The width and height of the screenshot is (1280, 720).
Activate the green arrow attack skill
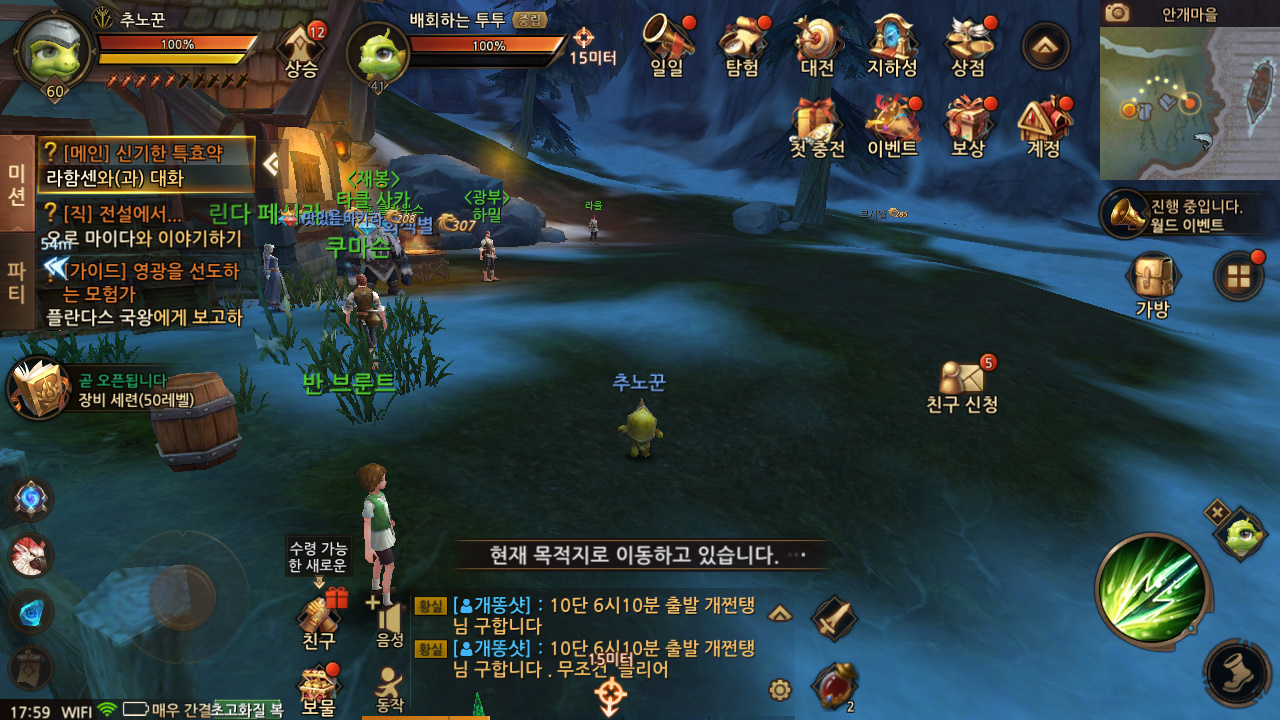1152,591
